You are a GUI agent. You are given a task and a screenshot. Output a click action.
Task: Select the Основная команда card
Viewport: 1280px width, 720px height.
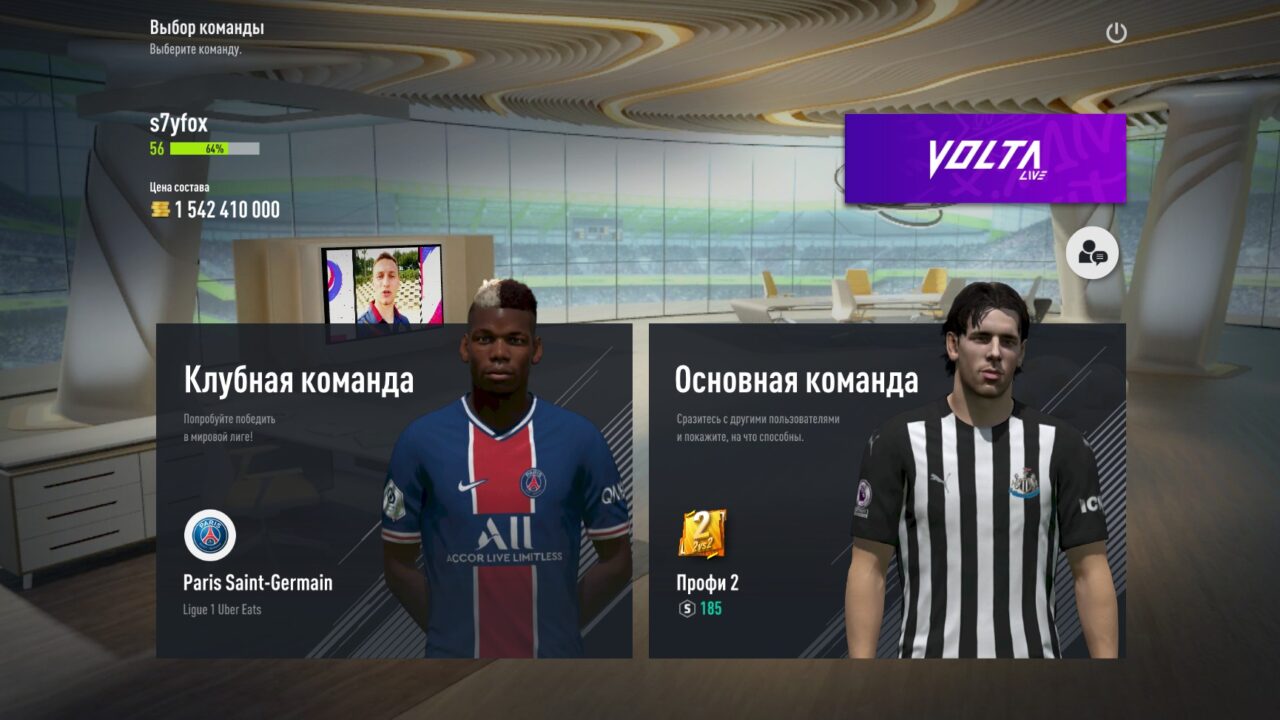(x=790, y=450)
